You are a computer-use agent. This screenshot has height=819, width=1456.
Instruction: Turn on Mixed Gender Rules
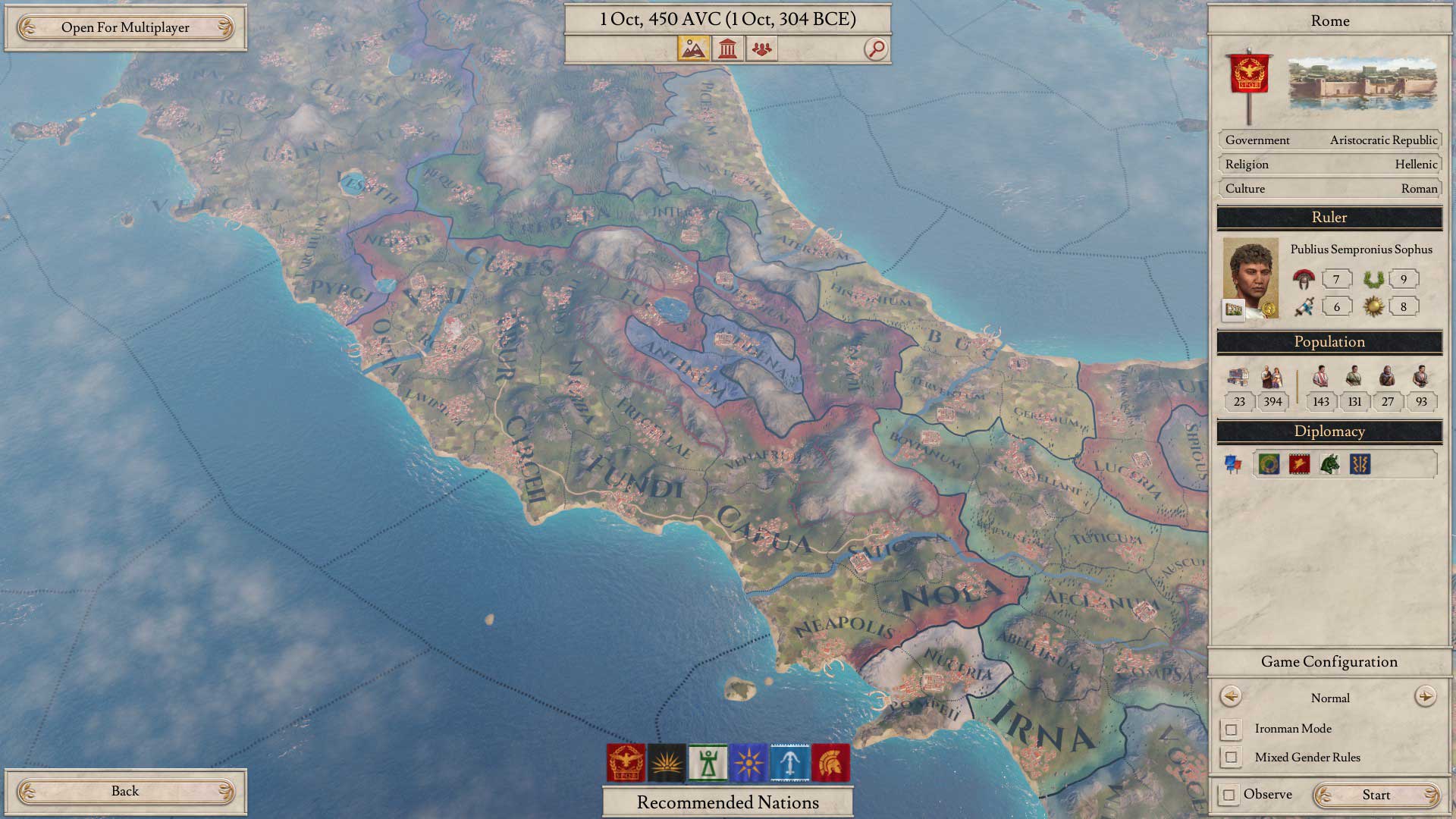point(1231,758)
